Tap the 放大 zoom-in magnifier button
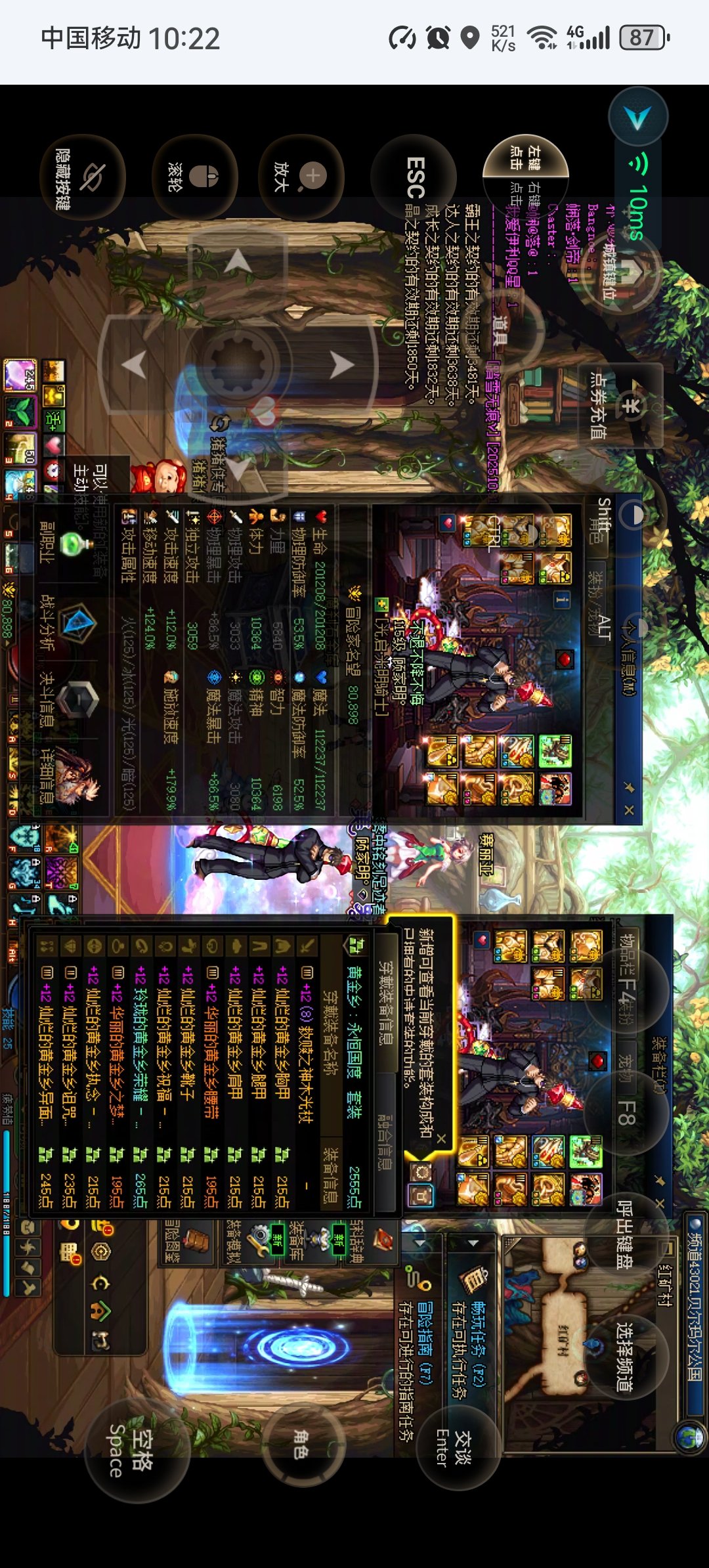This screenshot has height=1568, width=709. 301,177
